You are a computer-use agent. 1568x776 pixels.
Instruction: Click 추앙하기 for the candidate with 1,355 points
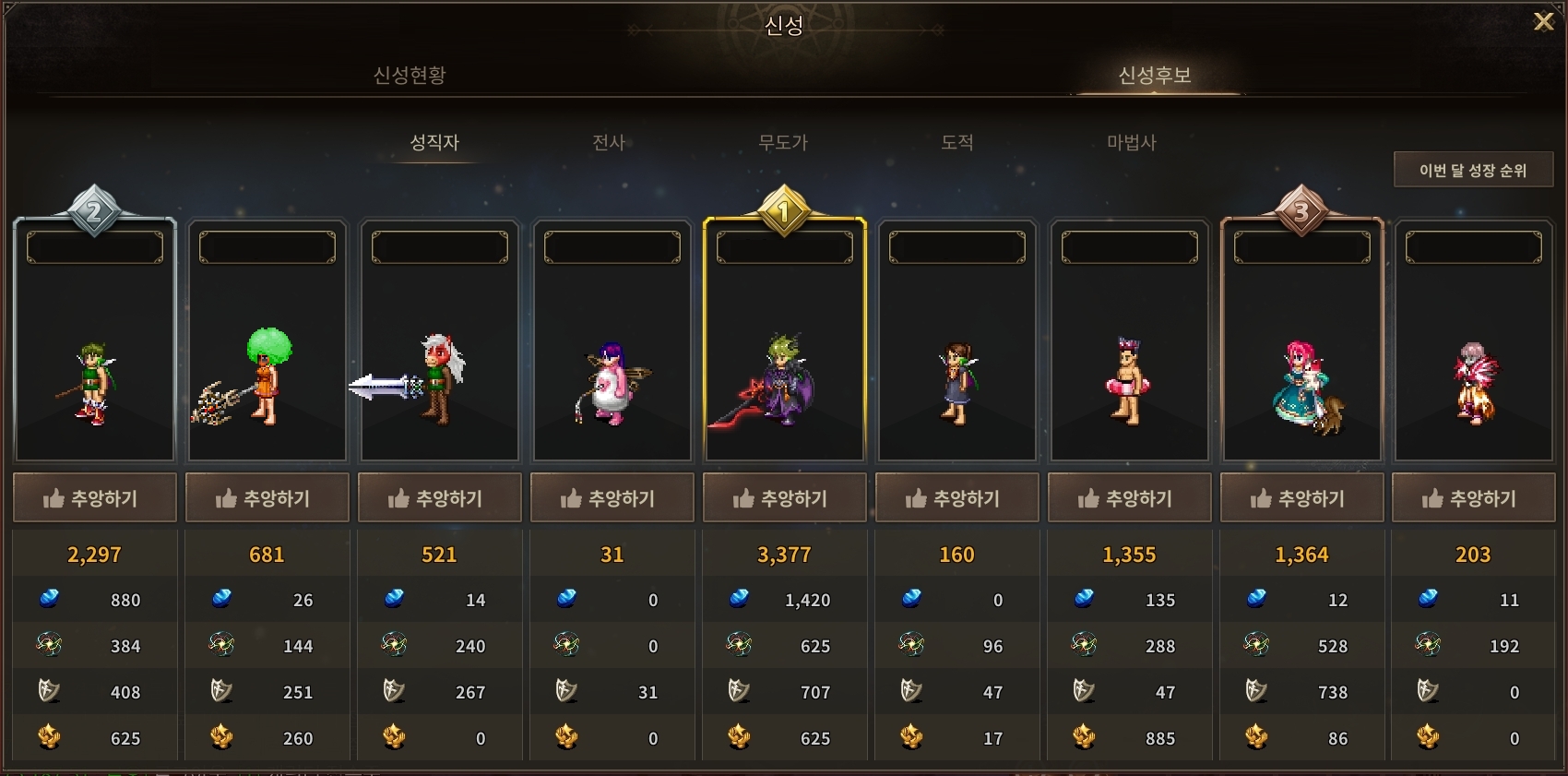1129,498
